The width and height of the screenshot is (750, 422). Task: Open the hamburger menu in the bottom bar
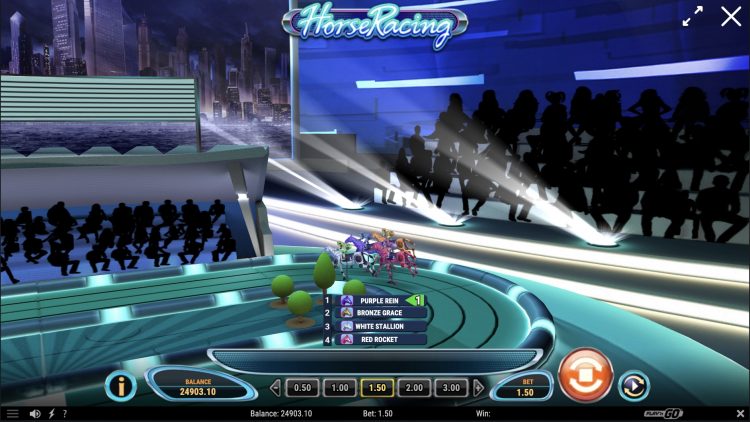click(x=13, y=414)
